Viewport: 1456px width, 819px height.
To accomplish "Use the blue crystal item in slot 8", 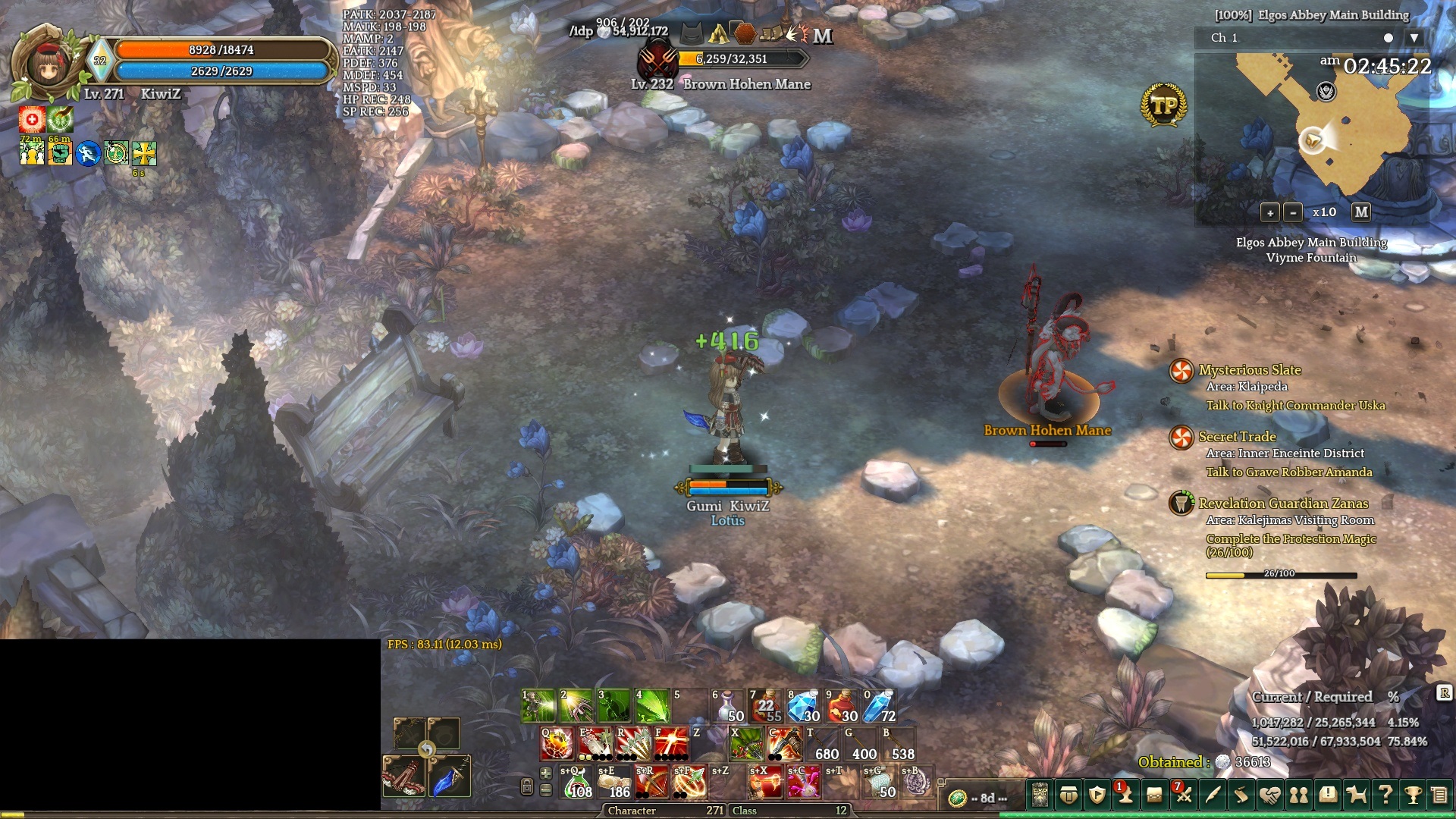I will click(x=803, y=706).
